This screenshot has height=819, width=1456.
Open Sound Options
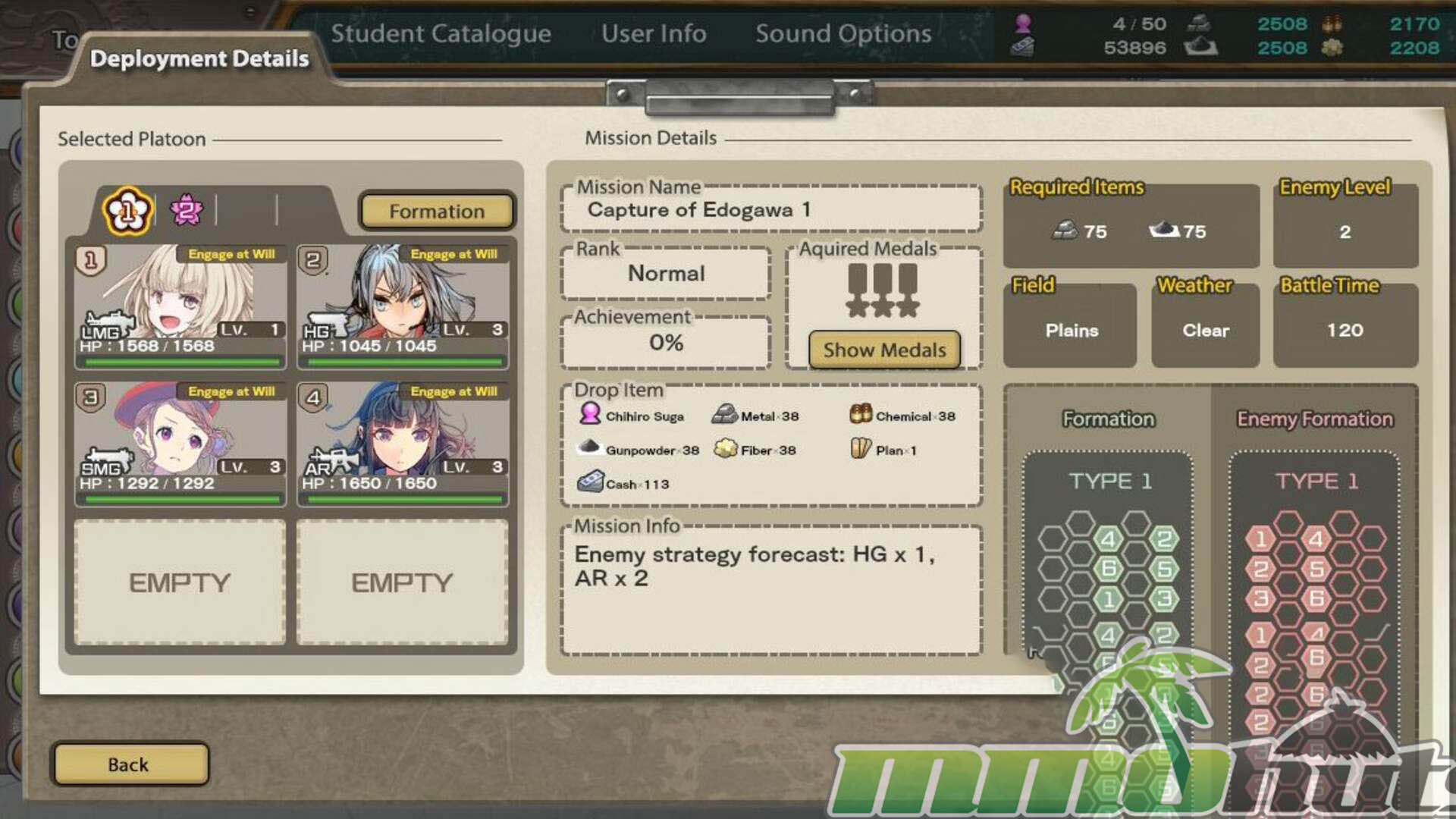click(843, 33)
